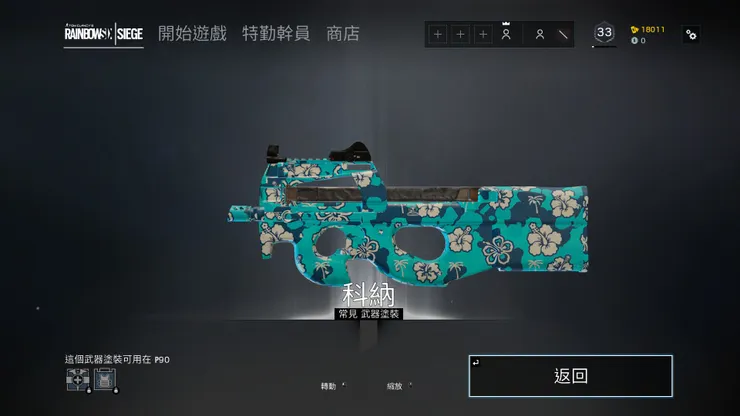Screen dimensions: 740x416
Task: Click the 返回 (Back) button
Action: point(570,376)
